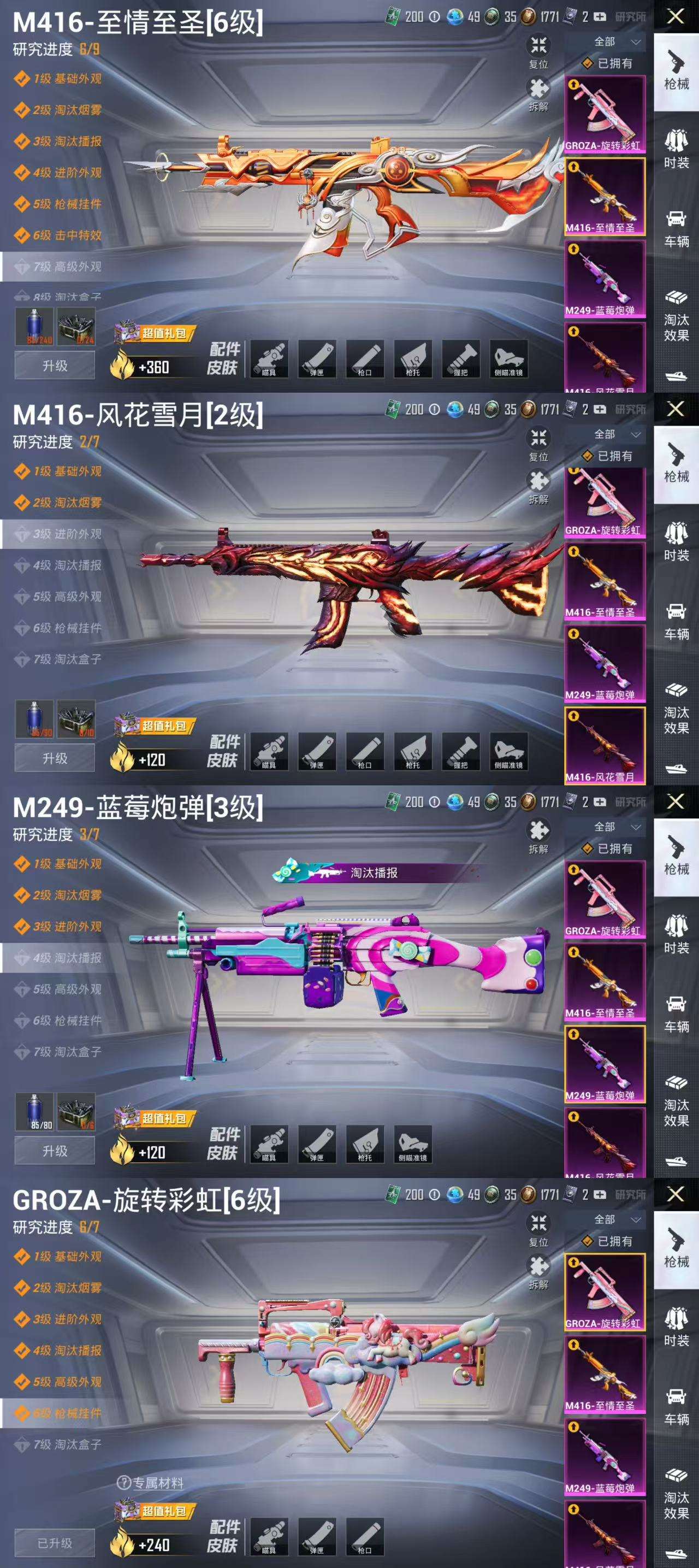This screenshot has width=699, height=1568.
Task: Open 侧瞄准镜 skin slot on the M249-蓝莓炮弹 screen
Action: point(413,1145)
